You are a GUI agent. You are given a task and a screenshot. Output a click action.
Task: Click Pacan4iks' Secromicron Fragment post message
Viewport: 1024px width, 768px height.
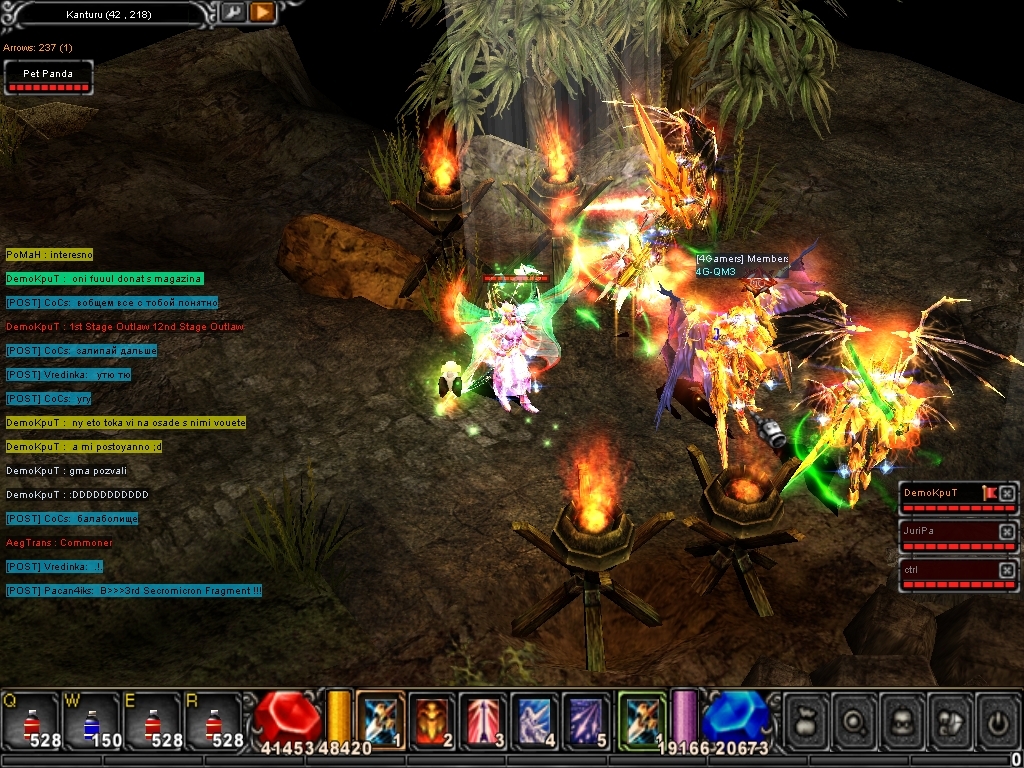coord(134,591)
